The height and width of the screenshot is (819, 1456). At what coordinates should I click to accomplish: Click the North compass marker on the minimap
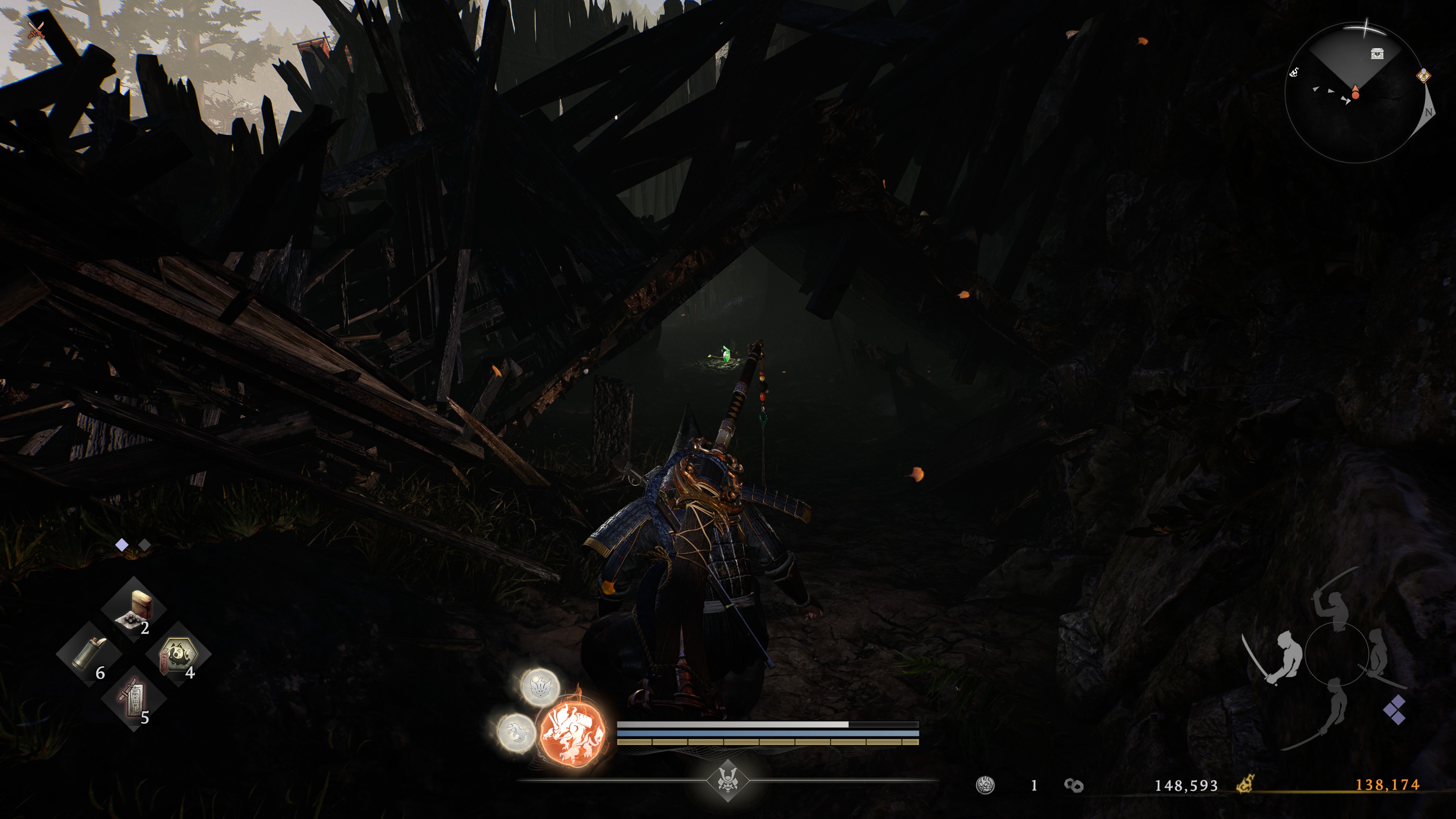(x=1429, y=113)
